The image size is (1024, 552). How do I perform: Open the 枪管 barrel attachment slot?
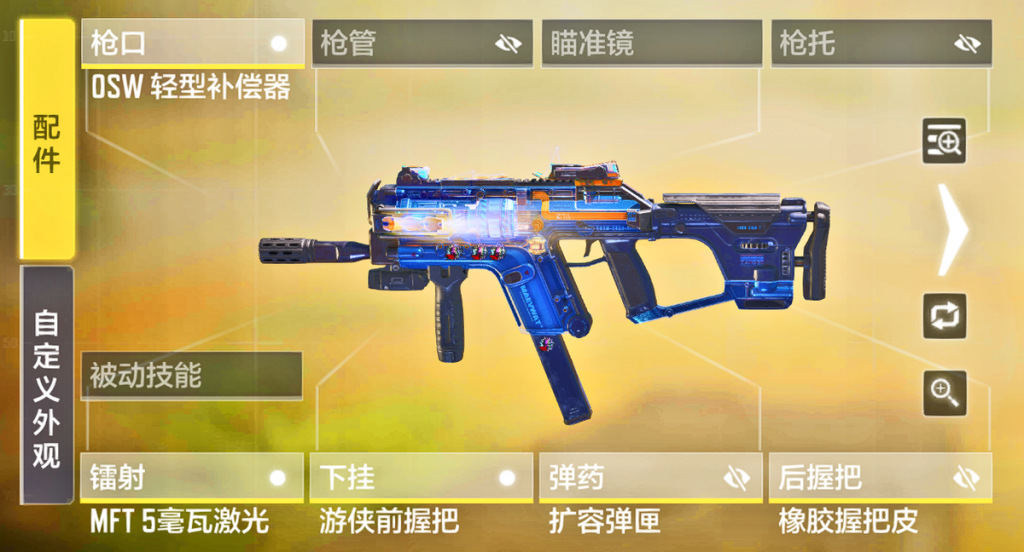click(x=423, y=44)
